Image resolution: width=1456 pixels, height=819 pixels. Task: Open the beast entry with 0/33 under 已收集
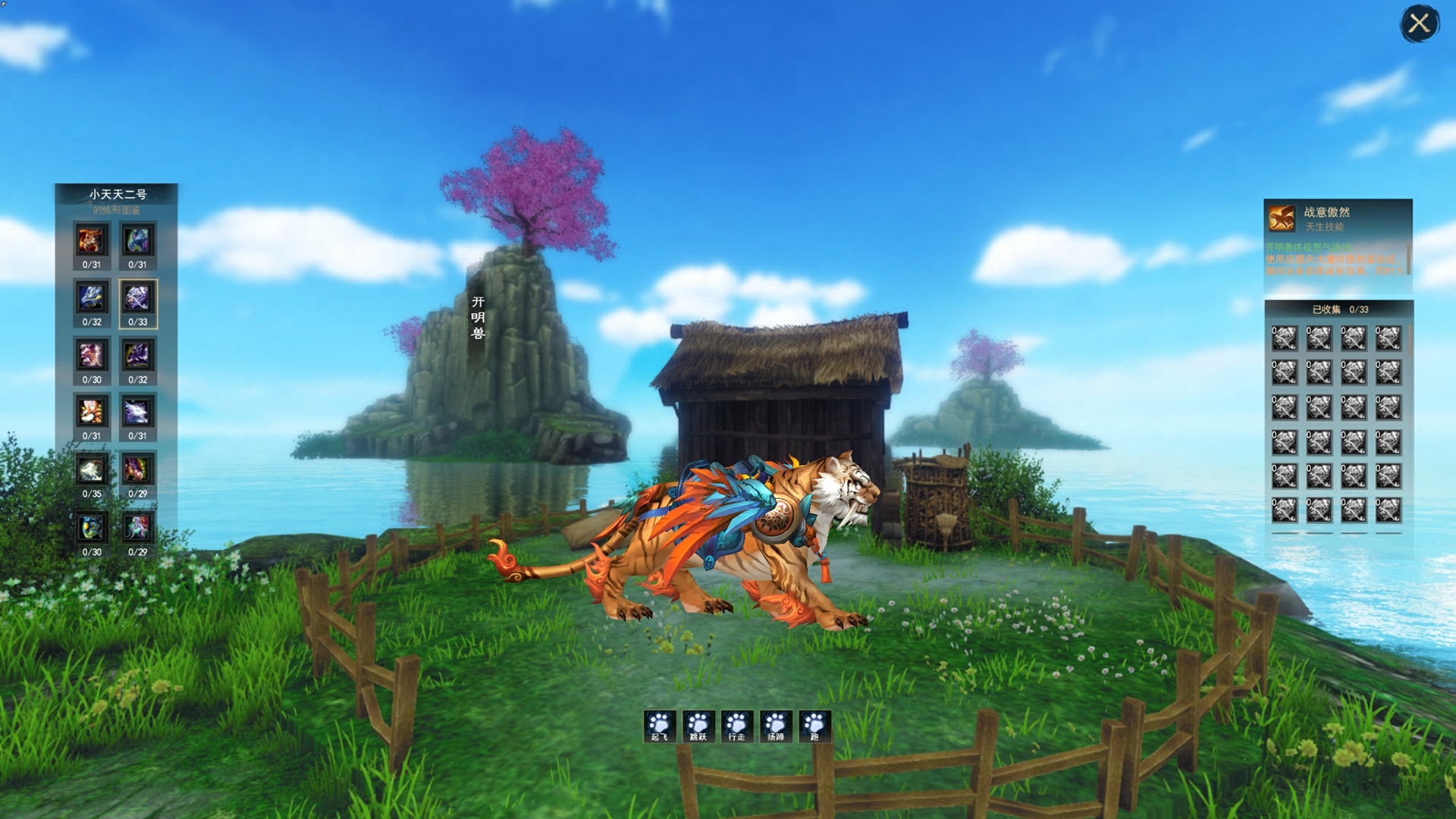coord(1284,338)
